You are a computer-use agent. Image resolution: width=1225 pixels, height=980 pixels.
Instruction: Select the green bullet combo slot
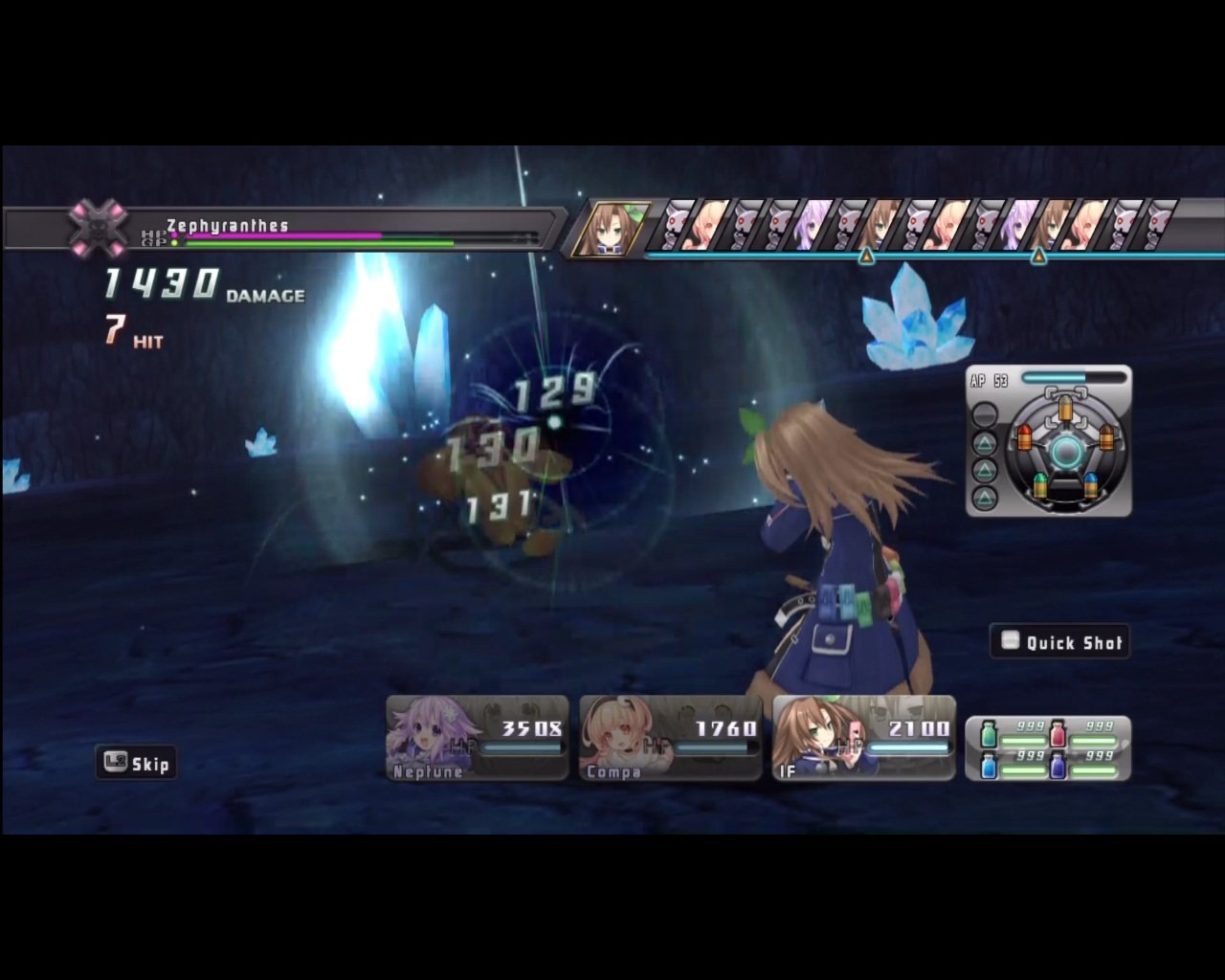[1040, 486]
